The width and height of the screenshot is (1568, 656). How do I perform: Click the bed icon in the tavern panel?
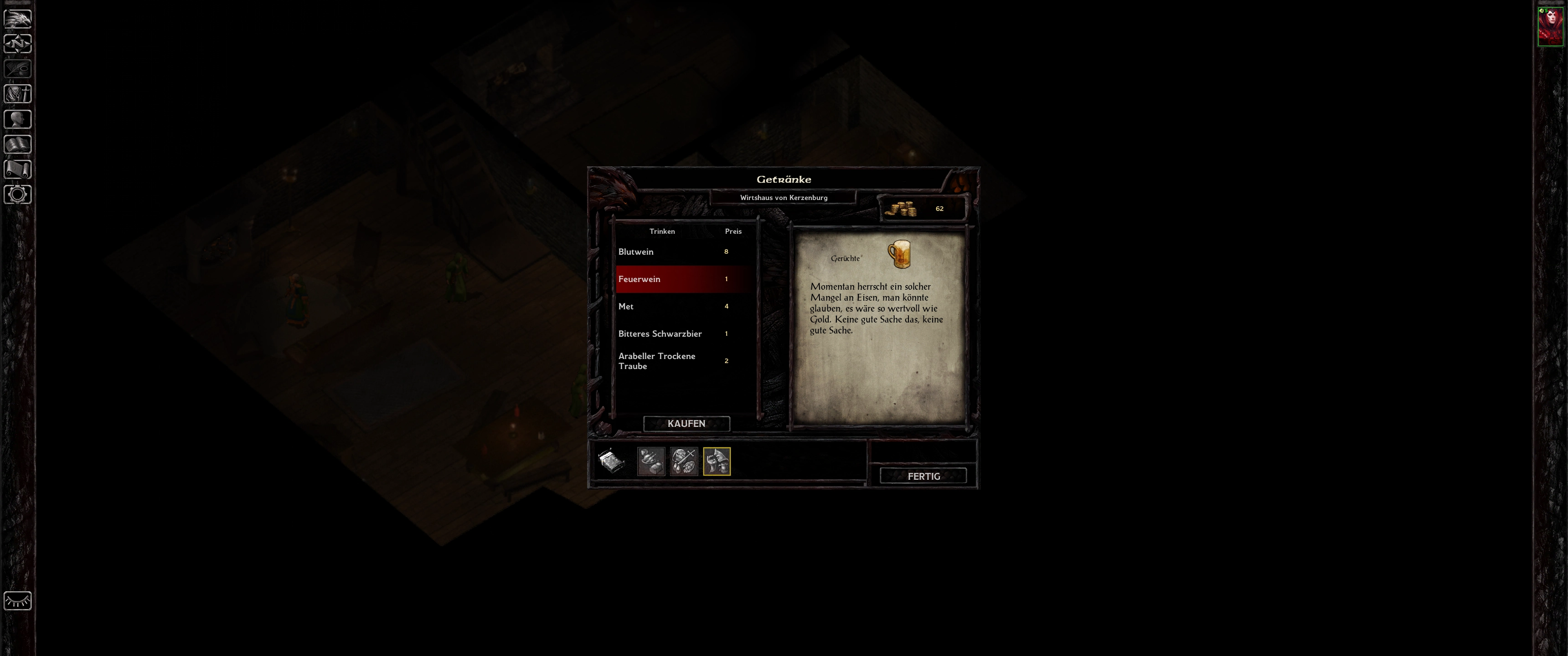[611, 461]
